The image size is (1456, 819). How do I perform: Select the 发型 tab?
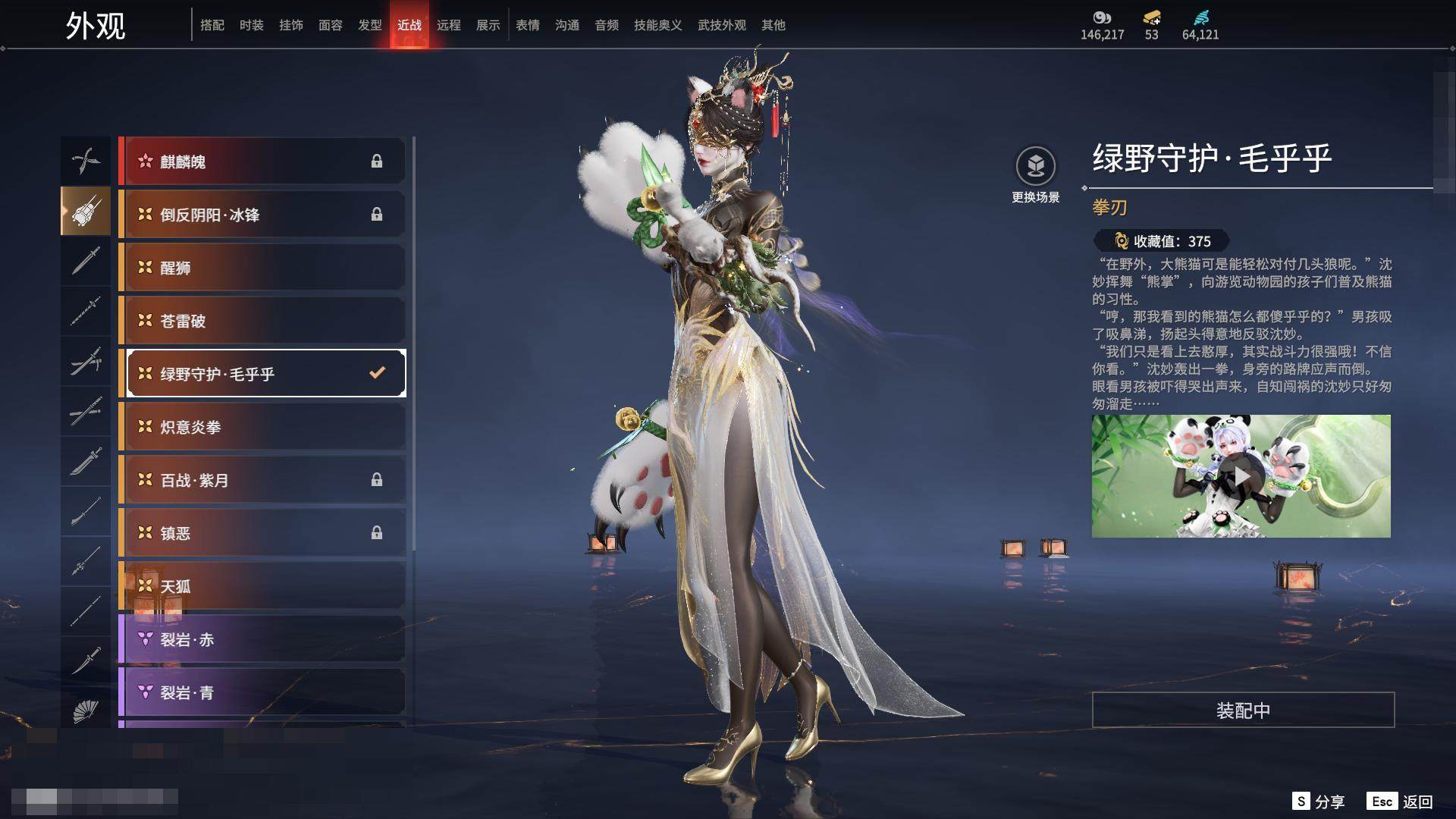[x=369, y=25]
